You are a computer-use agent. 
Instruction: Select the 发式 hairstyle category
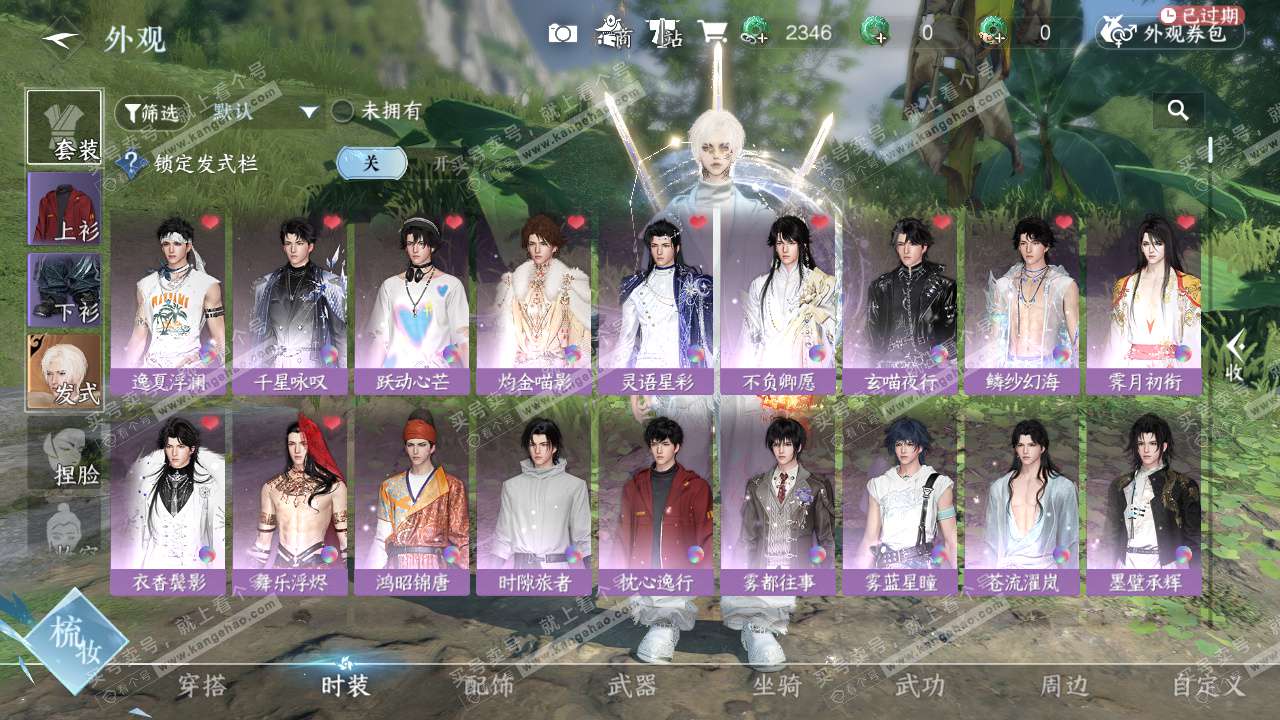tap(64, 371)
